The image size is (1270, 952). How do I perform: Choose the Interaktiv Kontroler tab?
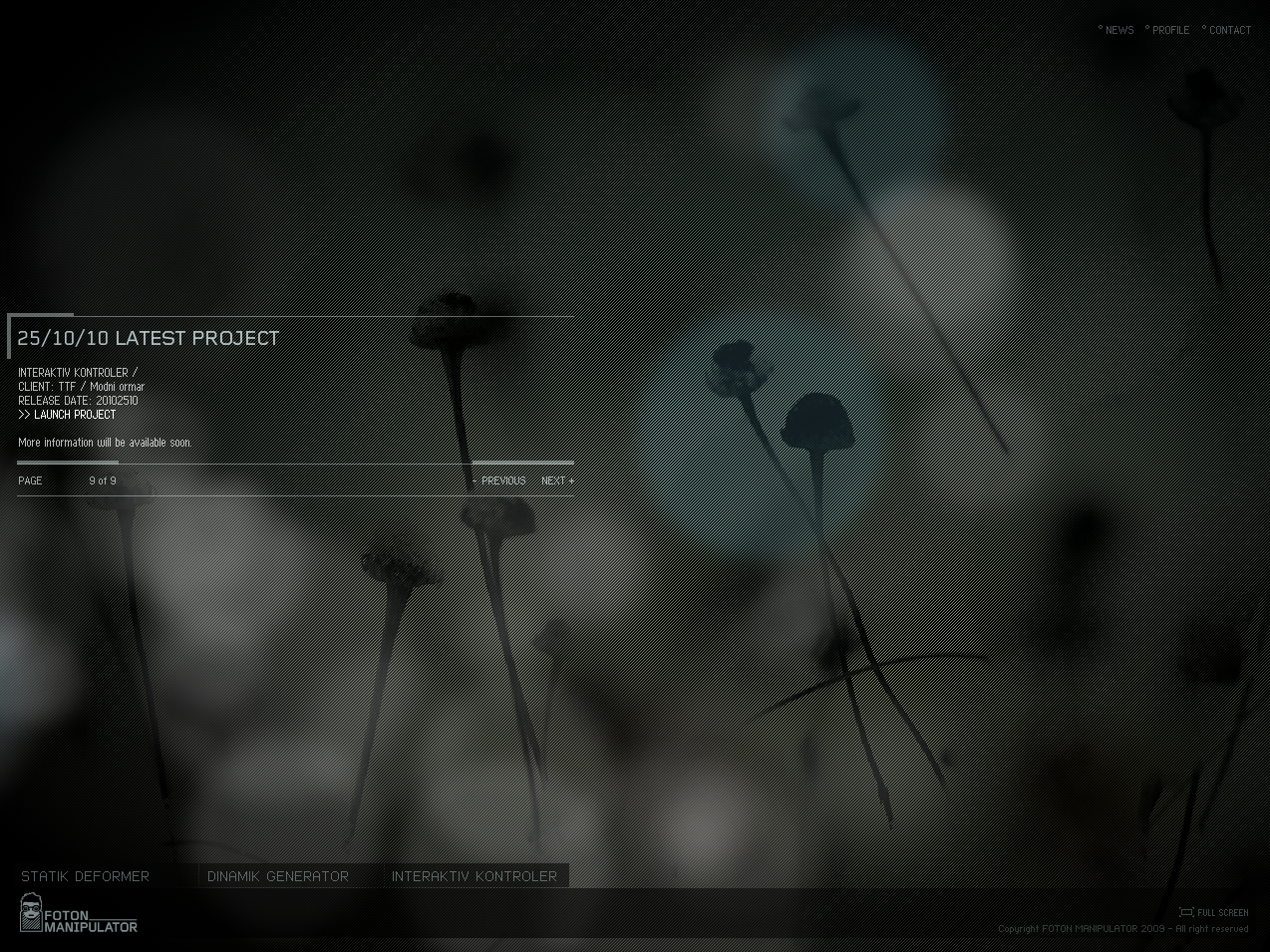pos(475,876)
